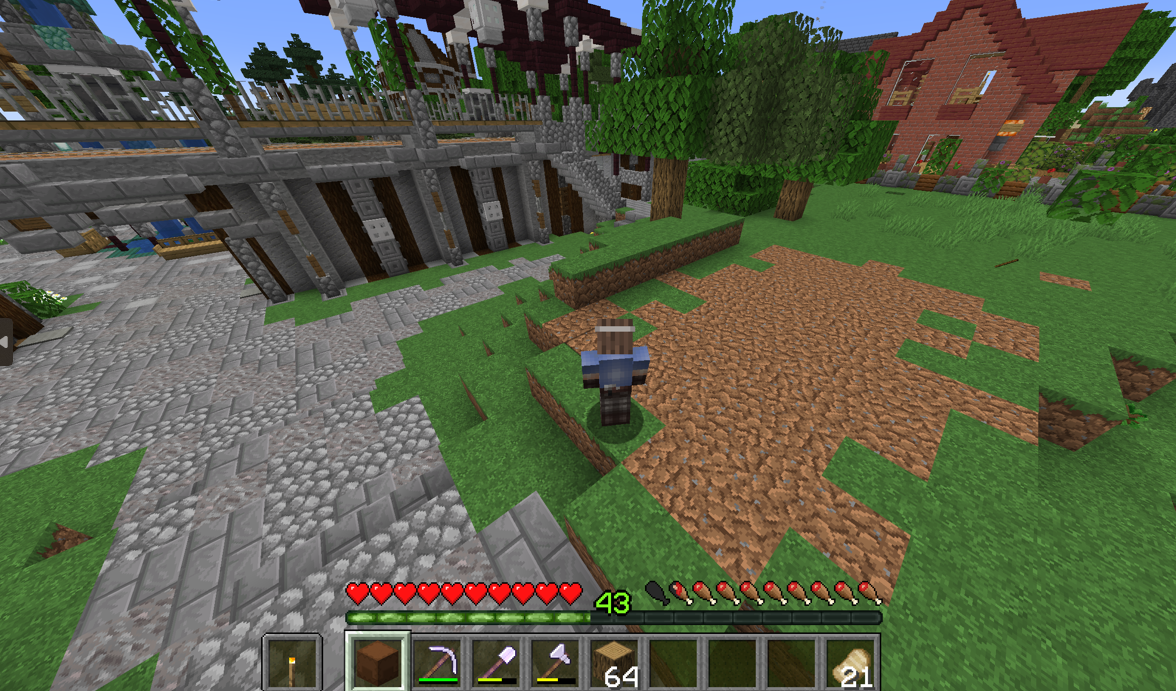Viewport: 1176px width, 691px height.
Task: Expand the side panel arrow tab
Action: click(x=5, y=343)
